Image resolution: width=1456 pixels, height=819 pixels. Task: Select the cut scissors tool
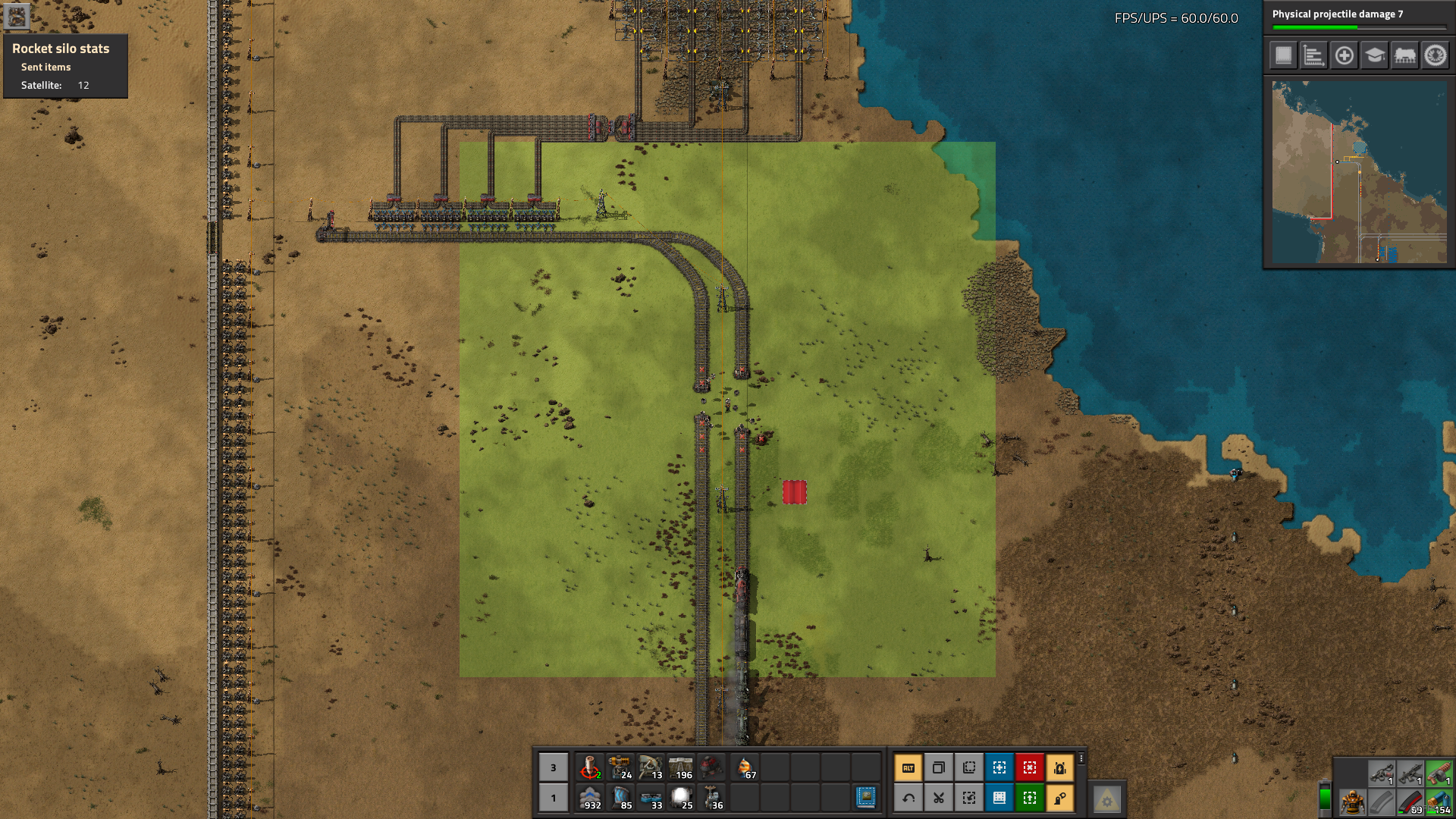tap(938, 798)
